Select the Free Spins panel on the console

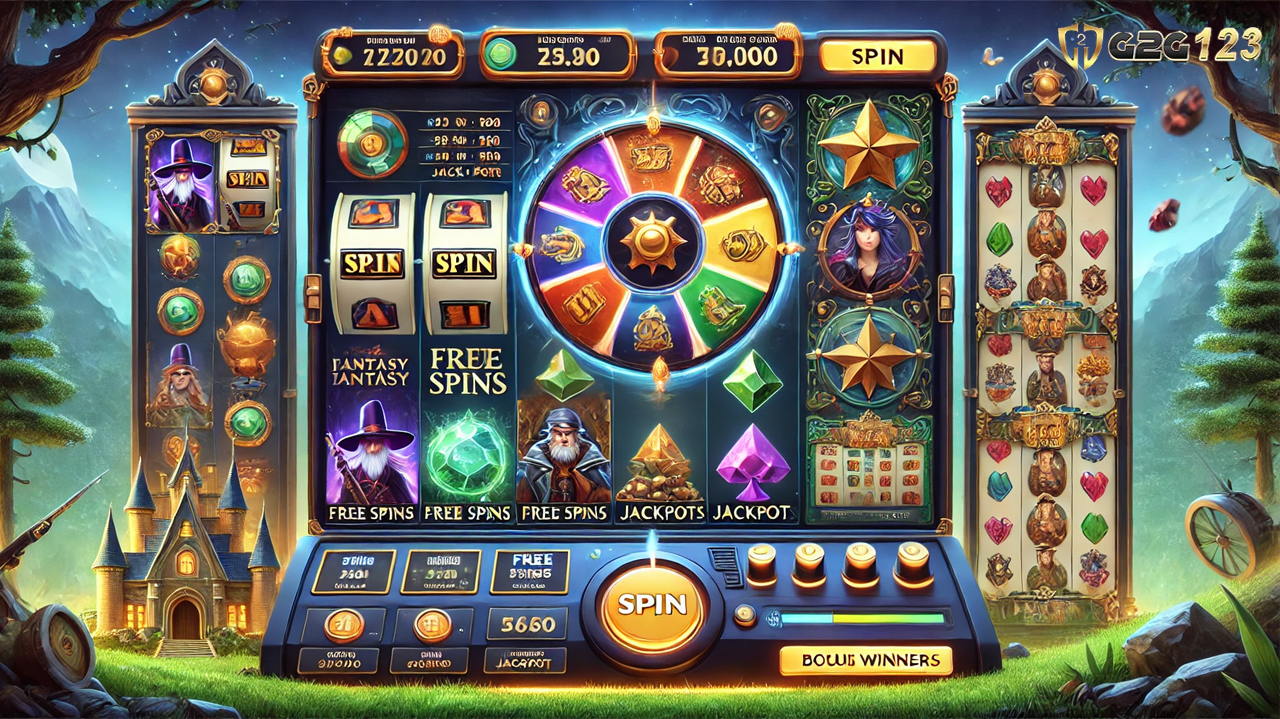(x=529, y=572)
